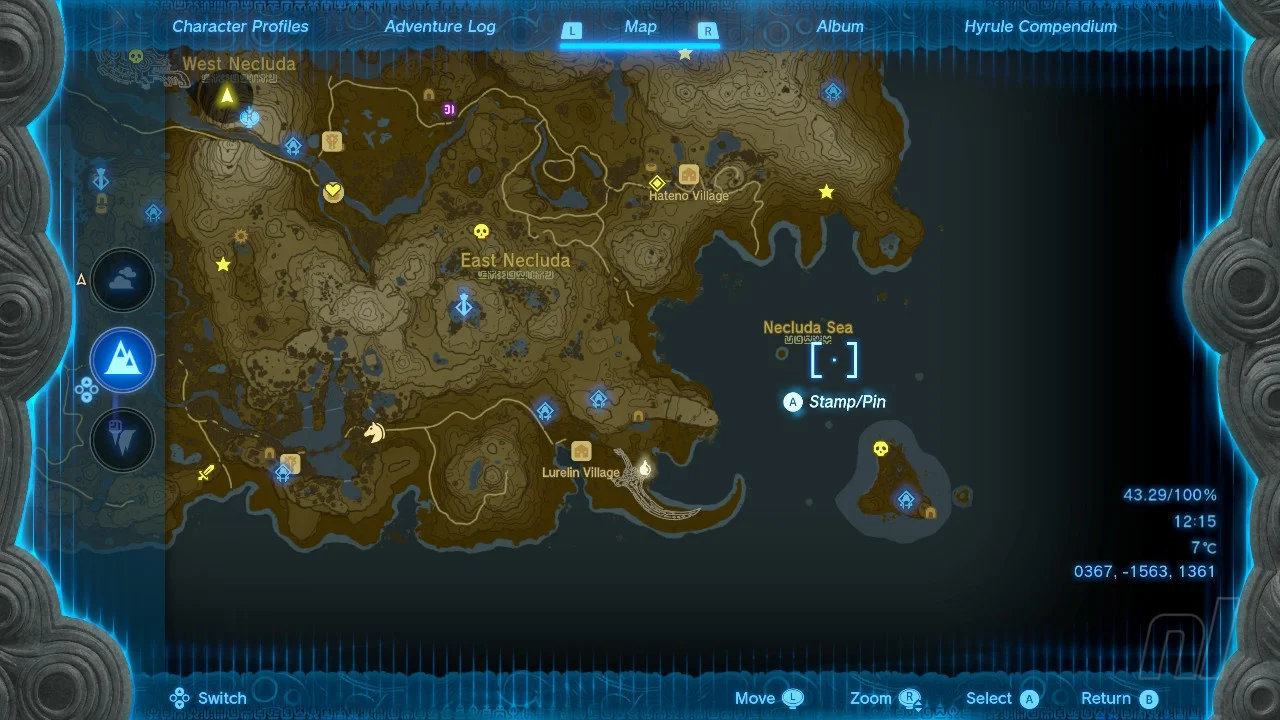Click the Lurelin Village location icon
The width and height of the screenshot is (1280, 720).
583,450
